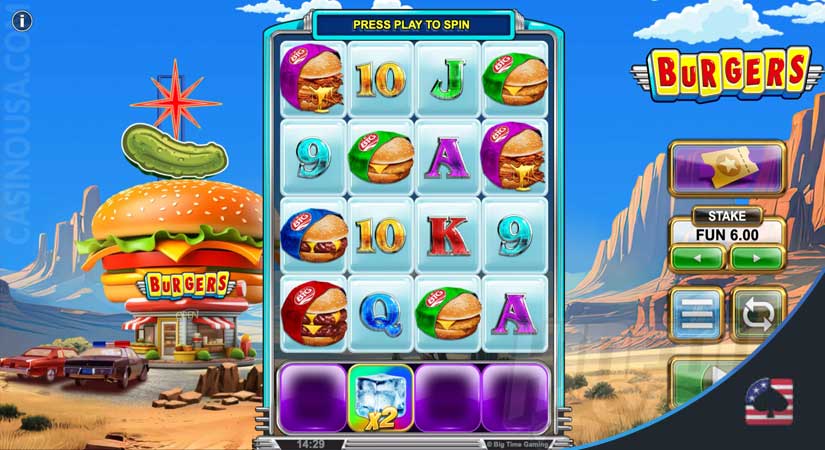Decrease the stake with left arrow
Image resolution: width=825 pixels, height=450 pixels.
(697, 257)
